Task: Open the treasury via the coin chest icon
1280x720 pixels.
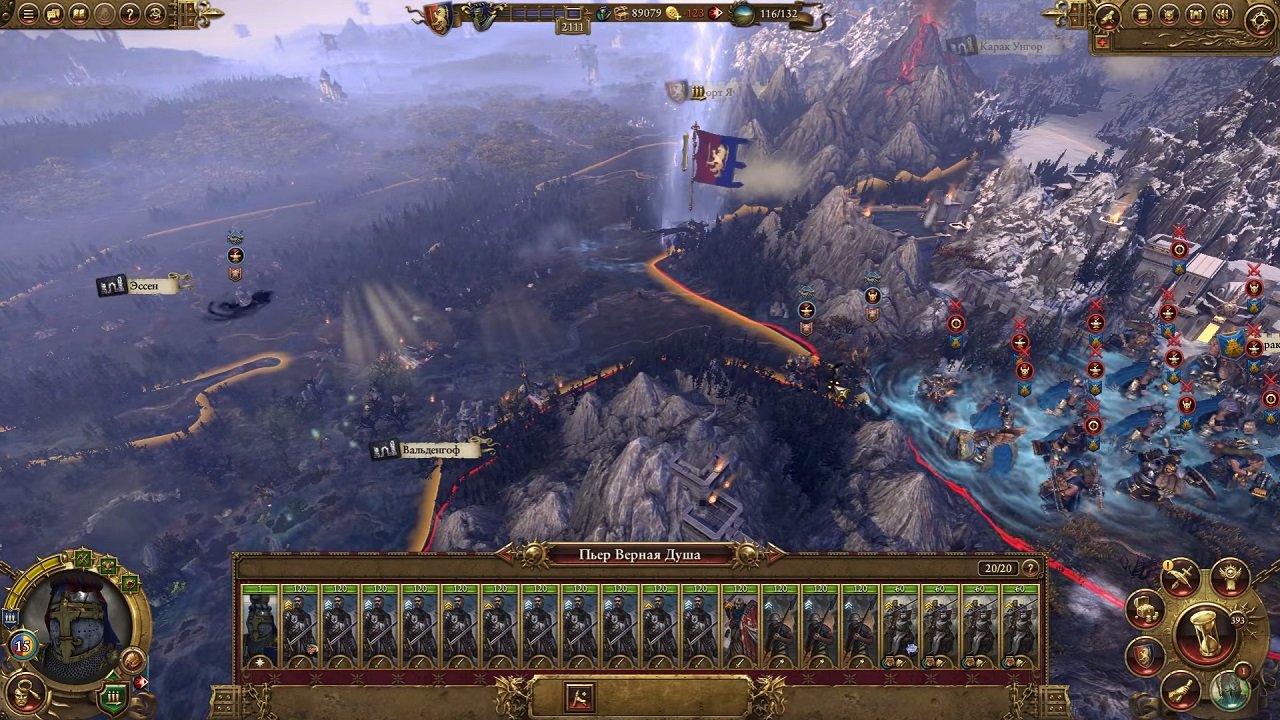Action: pyautogui.click(x=1146, y=610)
